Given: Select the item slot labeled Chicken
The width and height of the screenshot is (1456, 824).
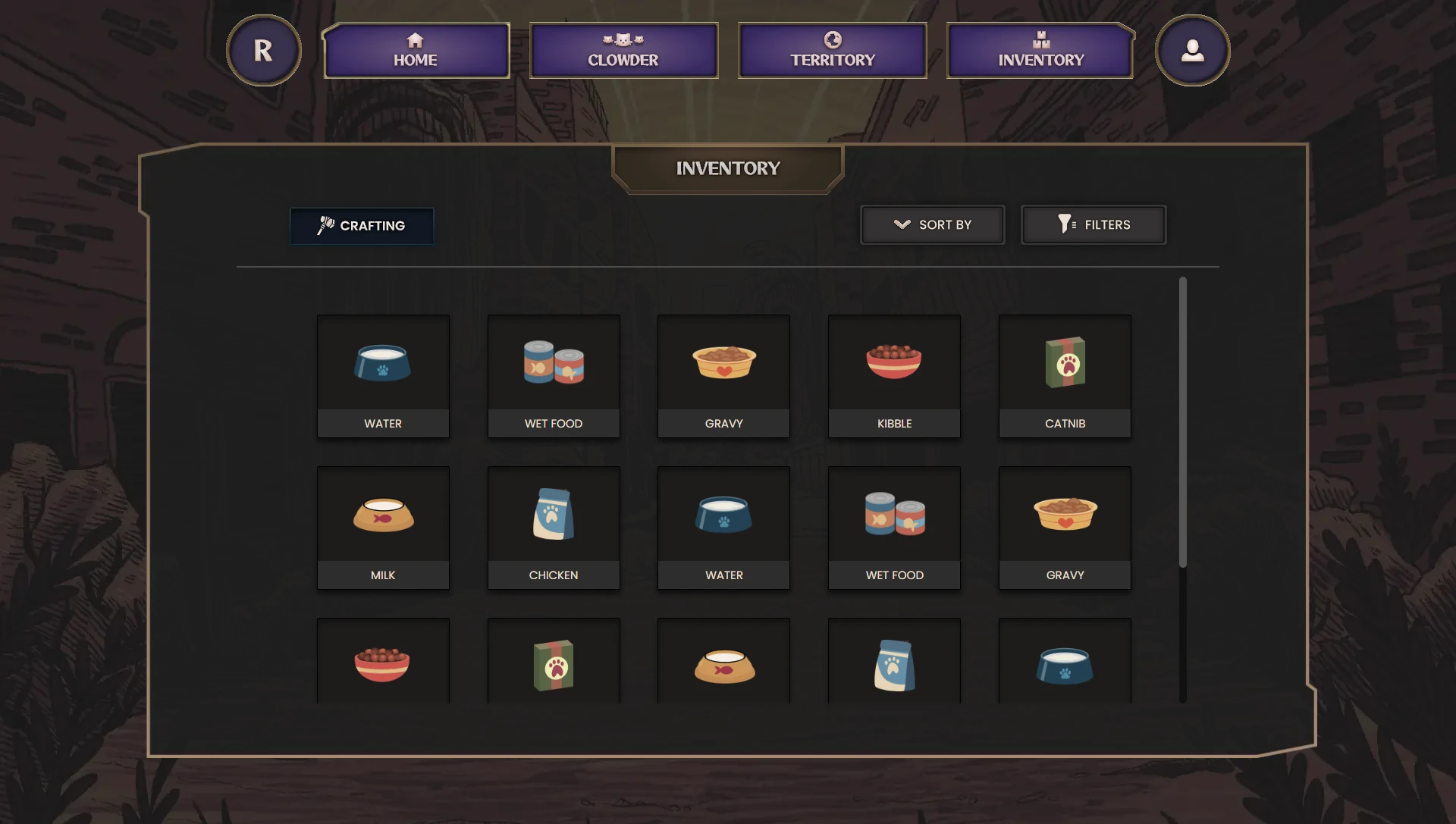Looking at the screenshot, I should click(x=554, y=528).
